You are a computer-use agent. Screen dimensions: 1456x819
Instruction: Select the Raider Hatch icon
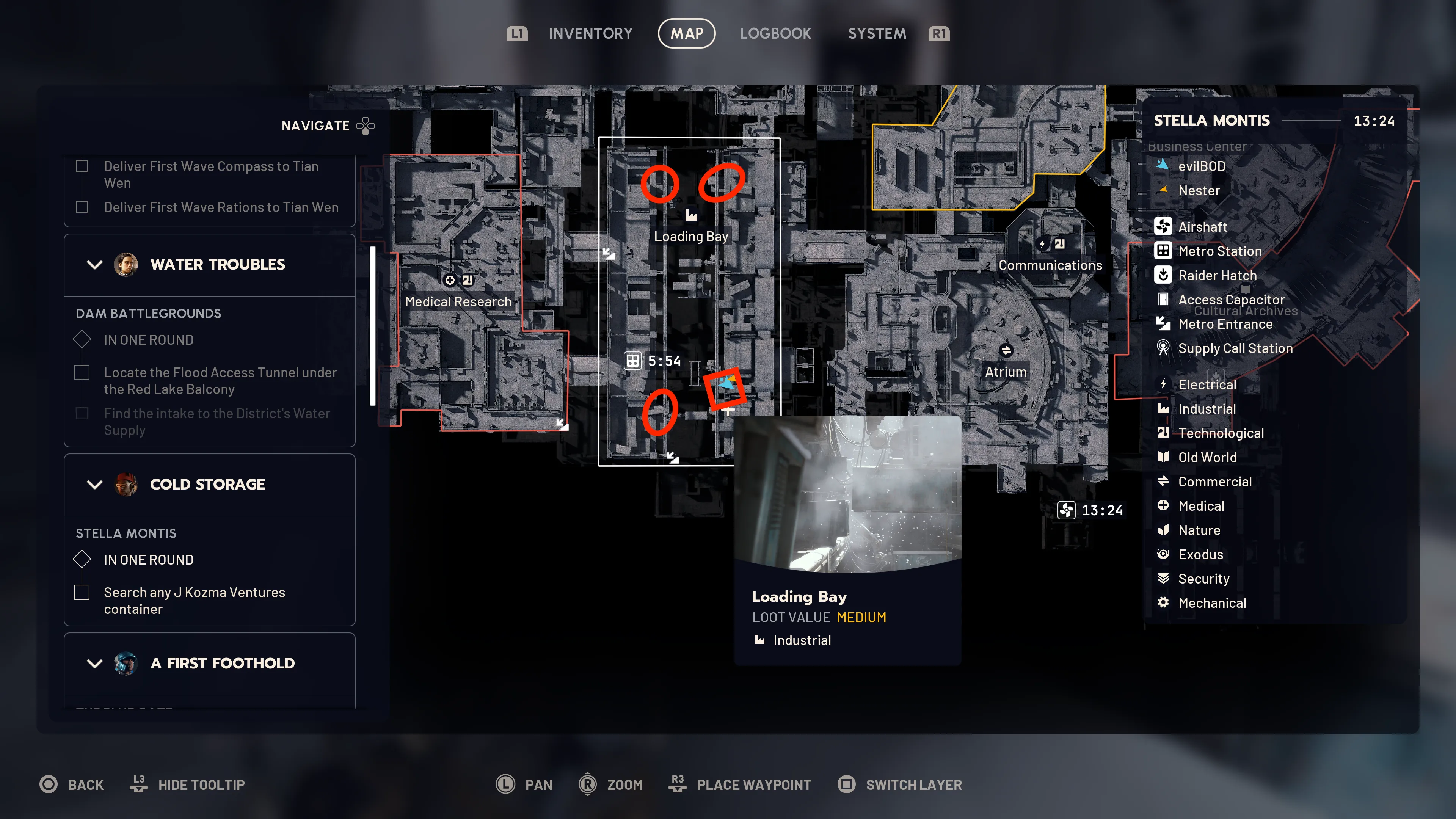pos(1164,275)
